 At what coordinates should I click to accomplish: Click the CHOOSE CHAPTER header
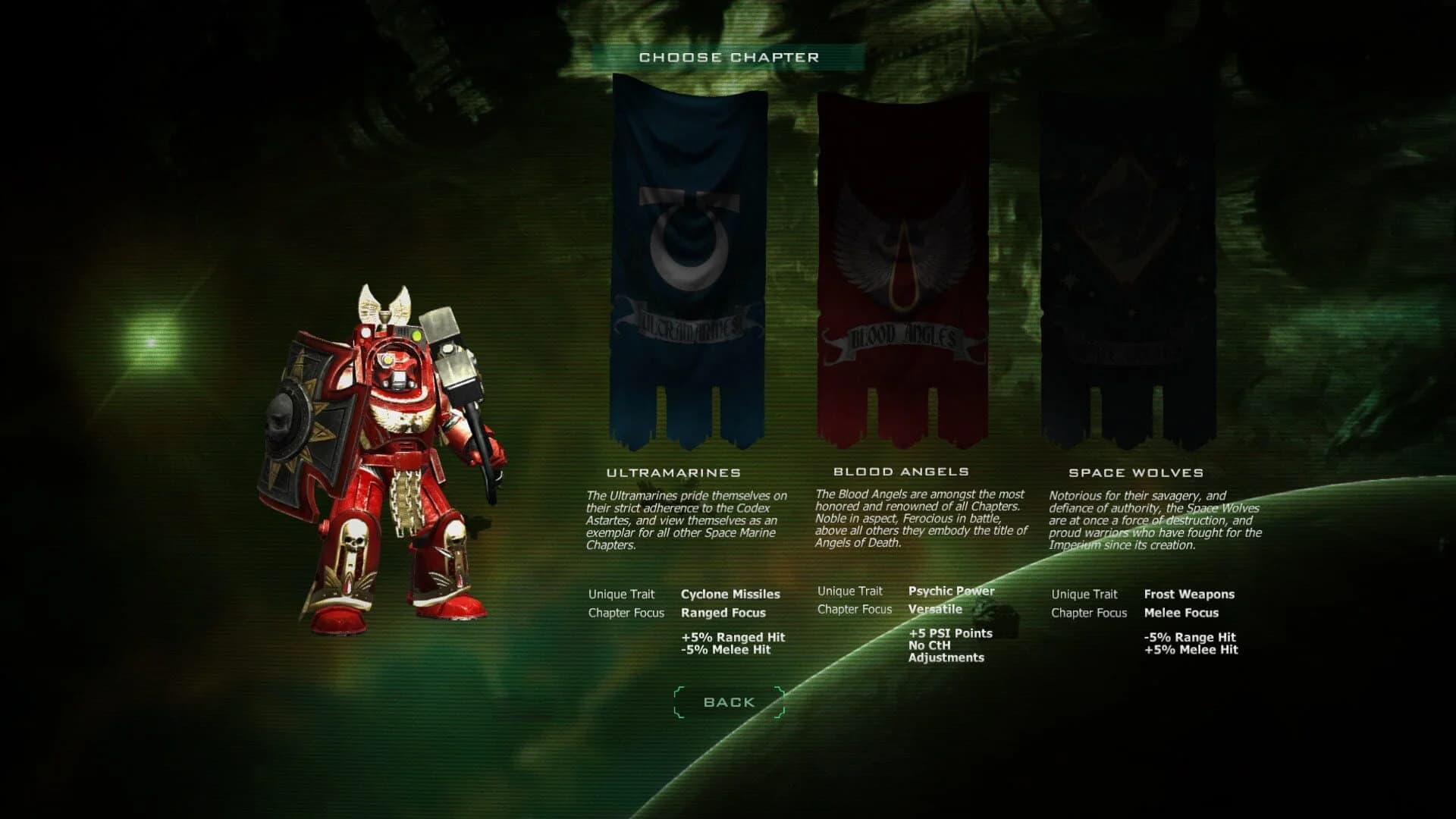tap(729, 56)
